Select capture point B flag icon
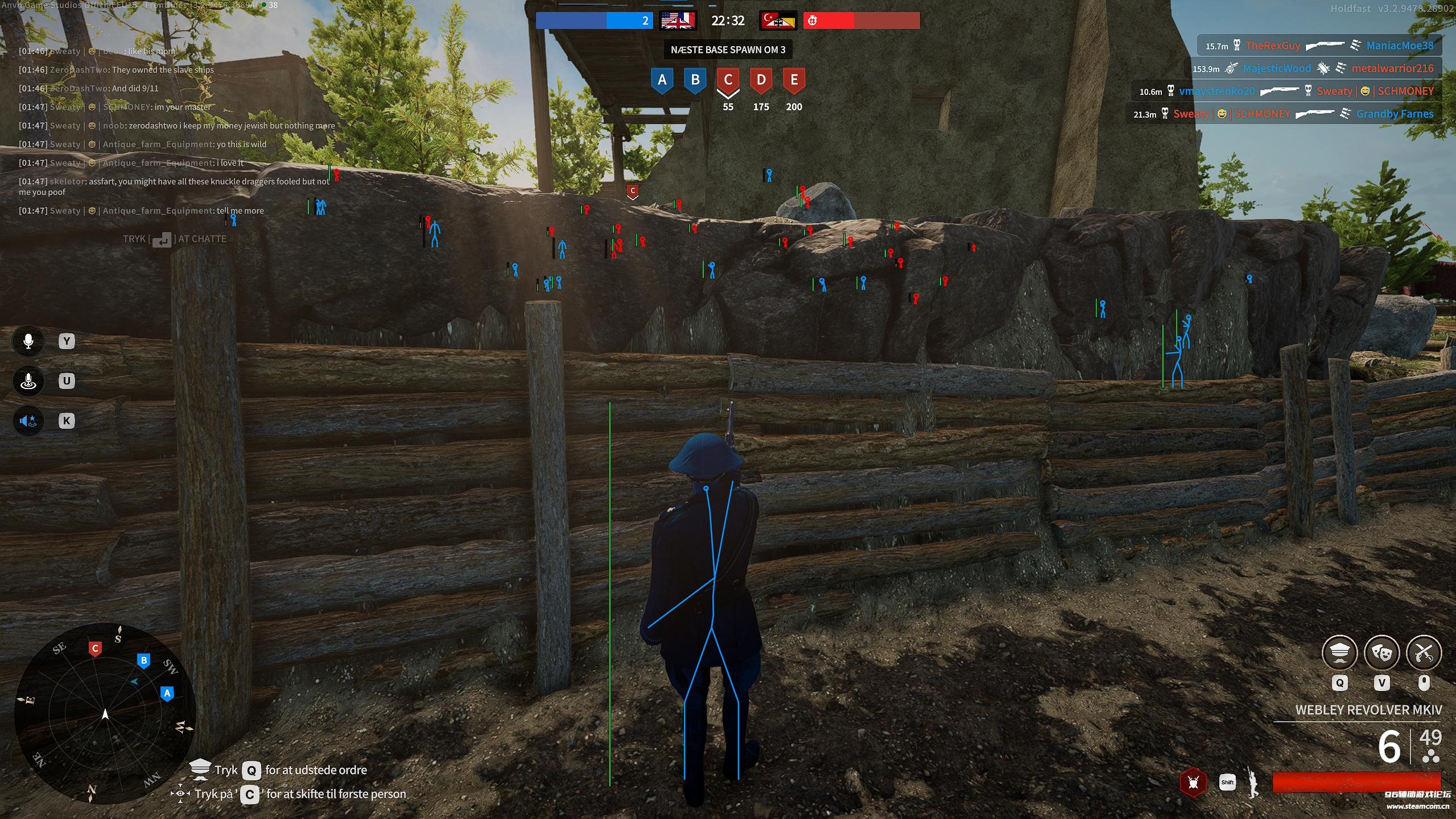The height and width of the screenshot is (819, 1456). click(x=695, y=80)
